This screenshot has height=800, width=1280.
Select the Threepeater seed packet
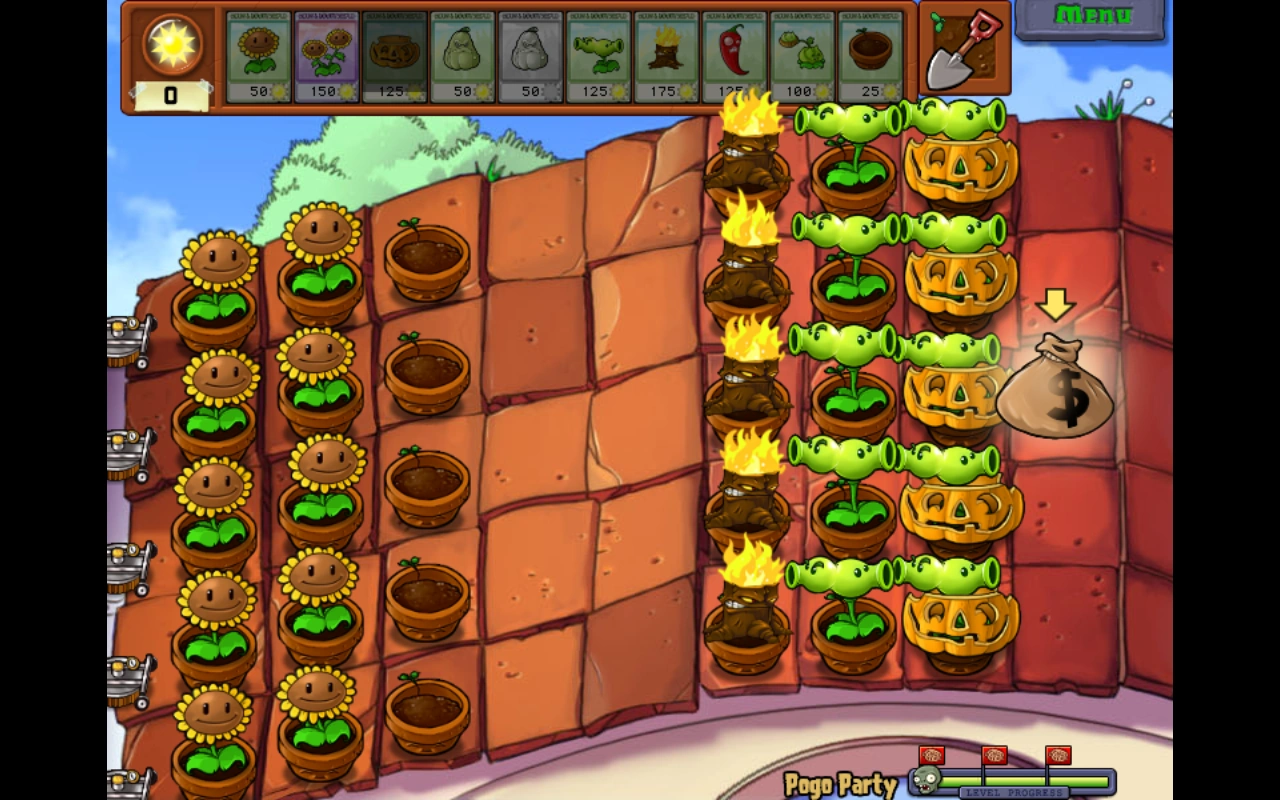598,50
